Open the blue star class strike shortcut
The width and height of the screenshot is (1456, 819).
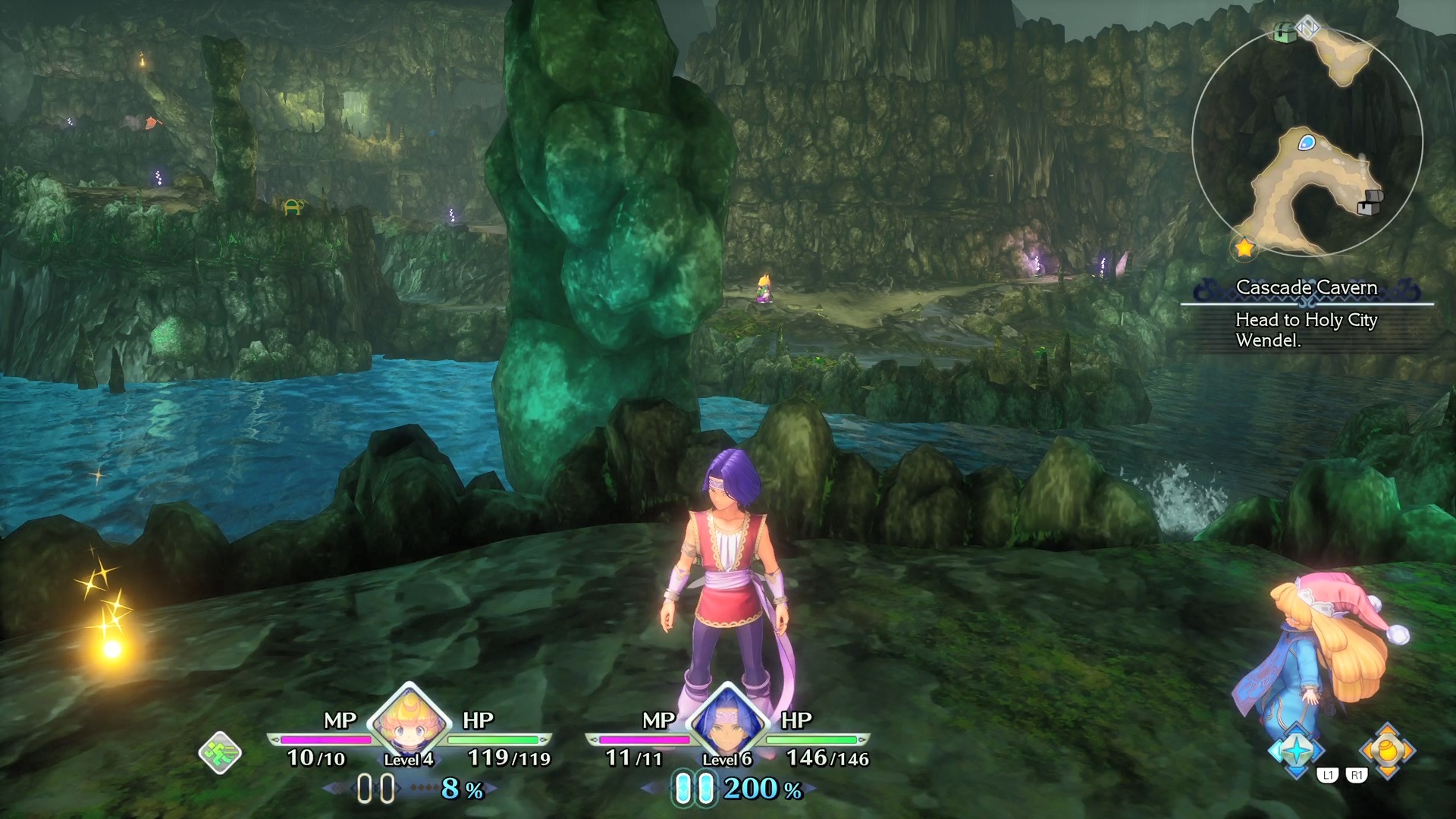(x=1298, y=750)
